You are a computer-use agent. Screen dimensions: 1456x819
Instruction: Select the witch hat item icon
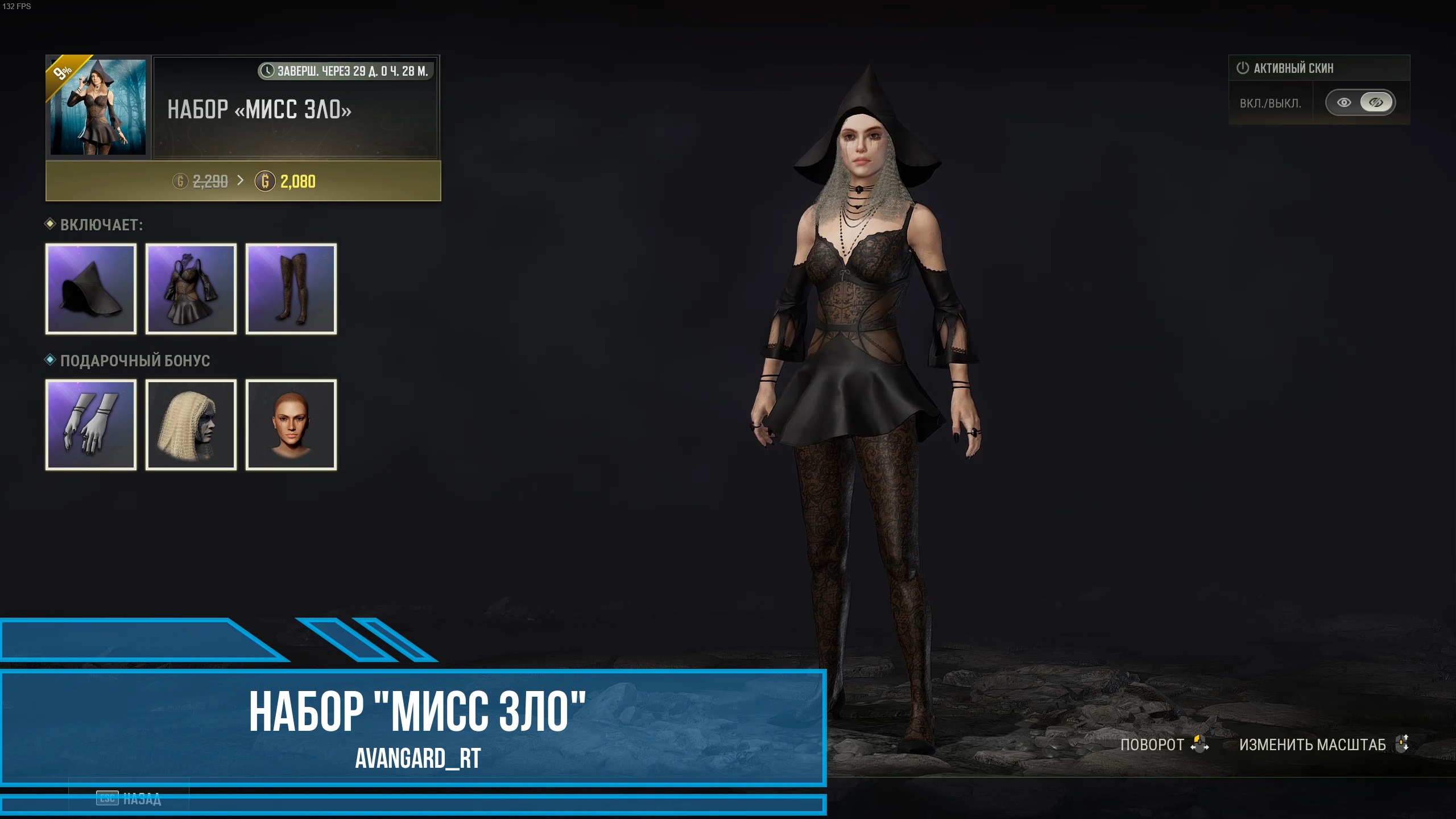(91, 289)
